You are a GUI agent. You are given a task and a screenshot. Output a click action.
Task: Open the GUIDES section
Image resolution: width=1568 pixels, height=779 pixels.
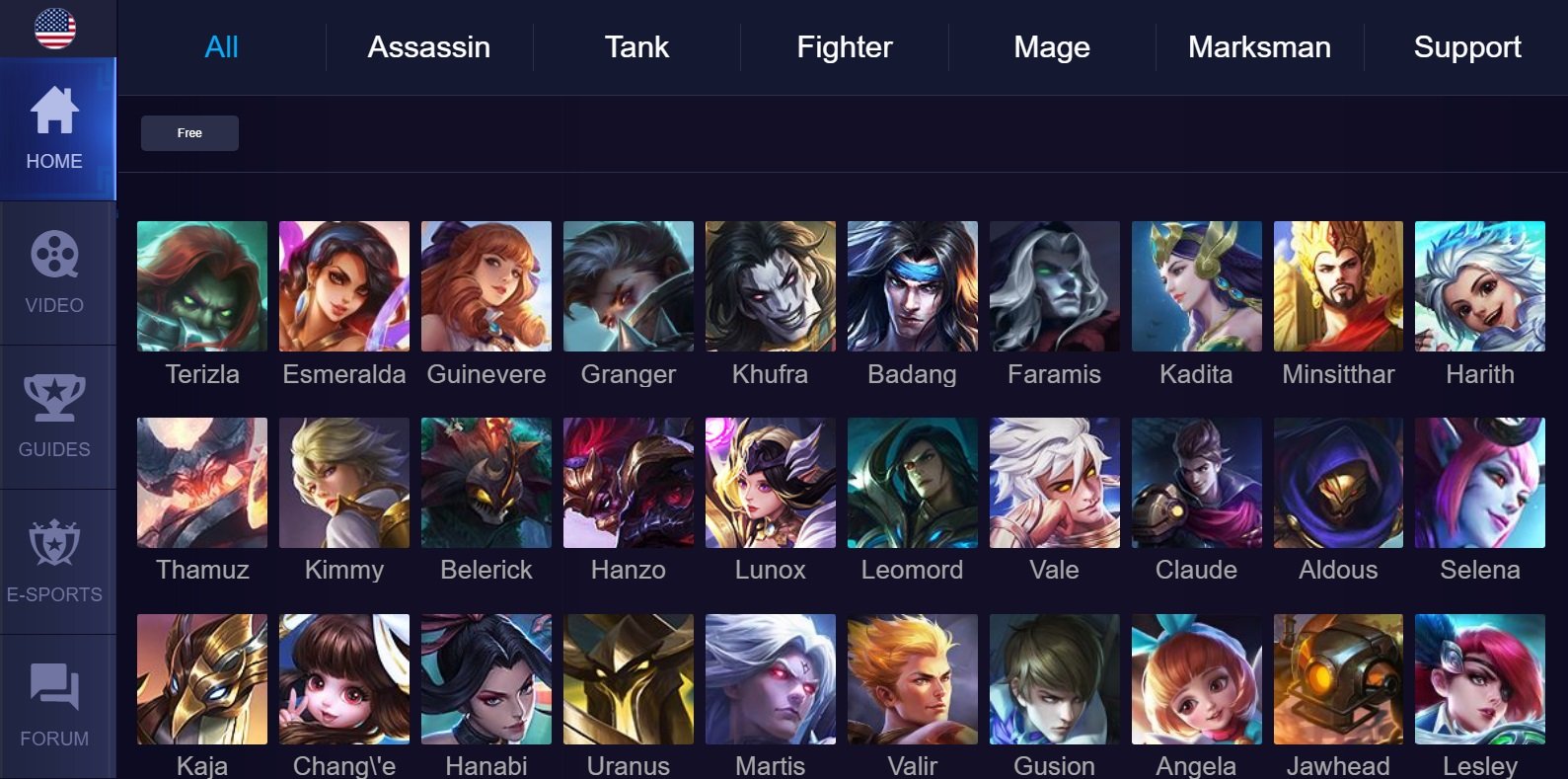pyautogui.click(x=55, y=418)
